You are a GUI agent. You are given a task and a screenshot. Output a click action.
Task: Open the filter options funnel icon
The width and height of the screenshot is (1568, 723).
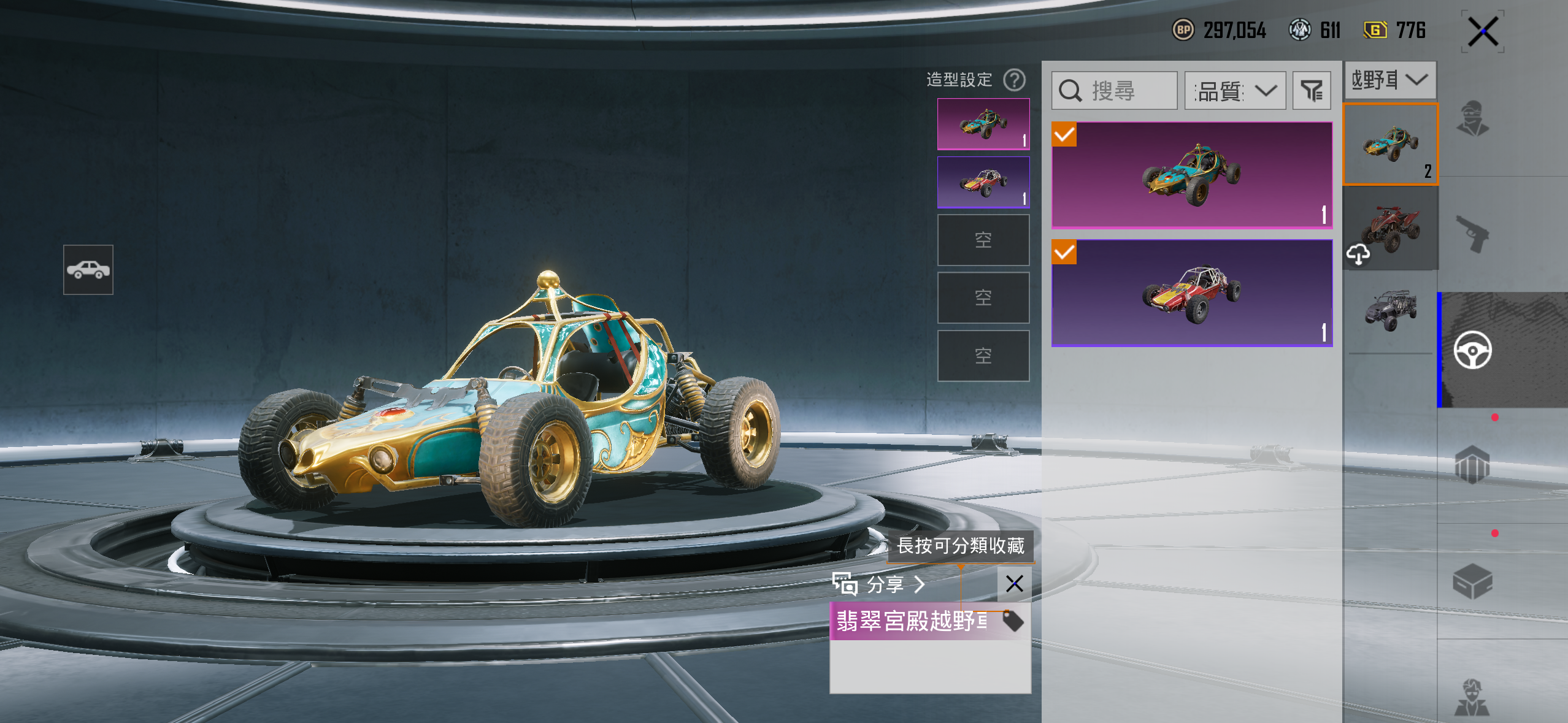coord(1312,91)
